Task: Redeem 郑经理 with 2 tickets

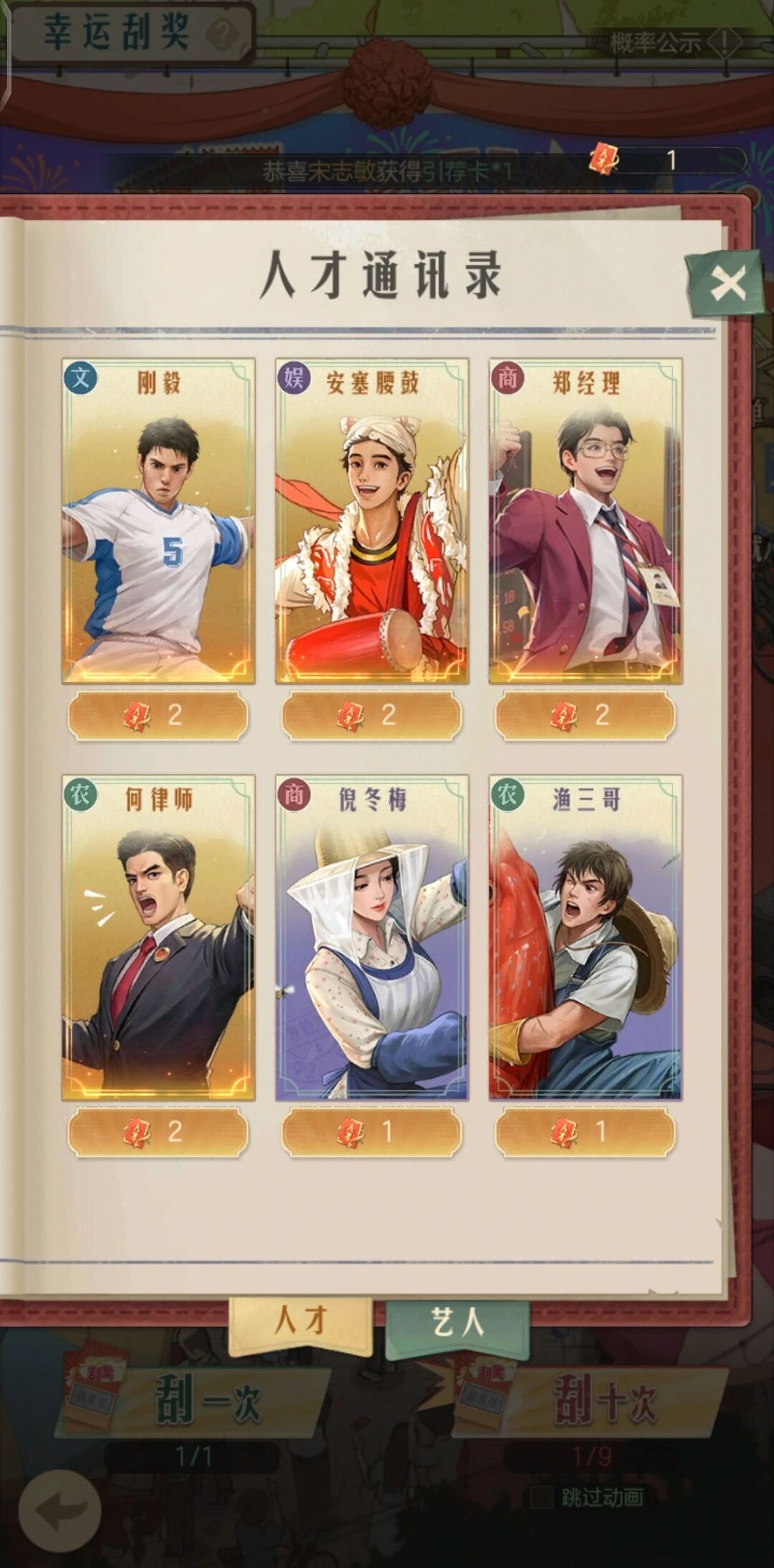Action: point(586,715)
